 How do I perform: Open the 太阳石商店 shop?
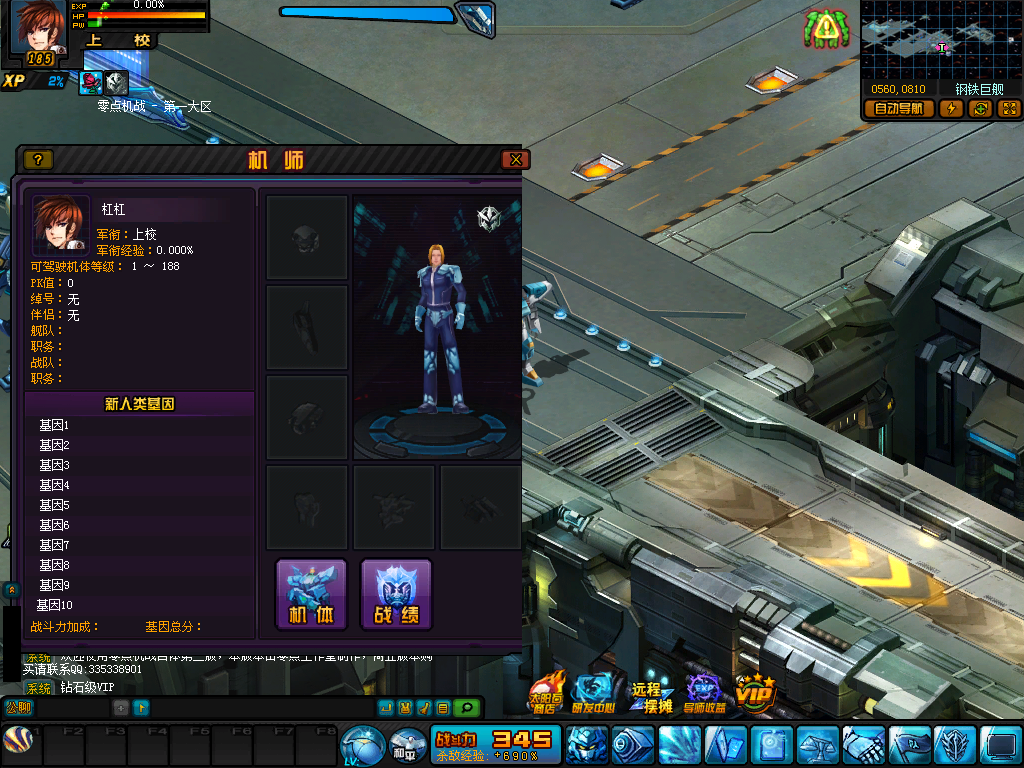(x=546, y=692)
